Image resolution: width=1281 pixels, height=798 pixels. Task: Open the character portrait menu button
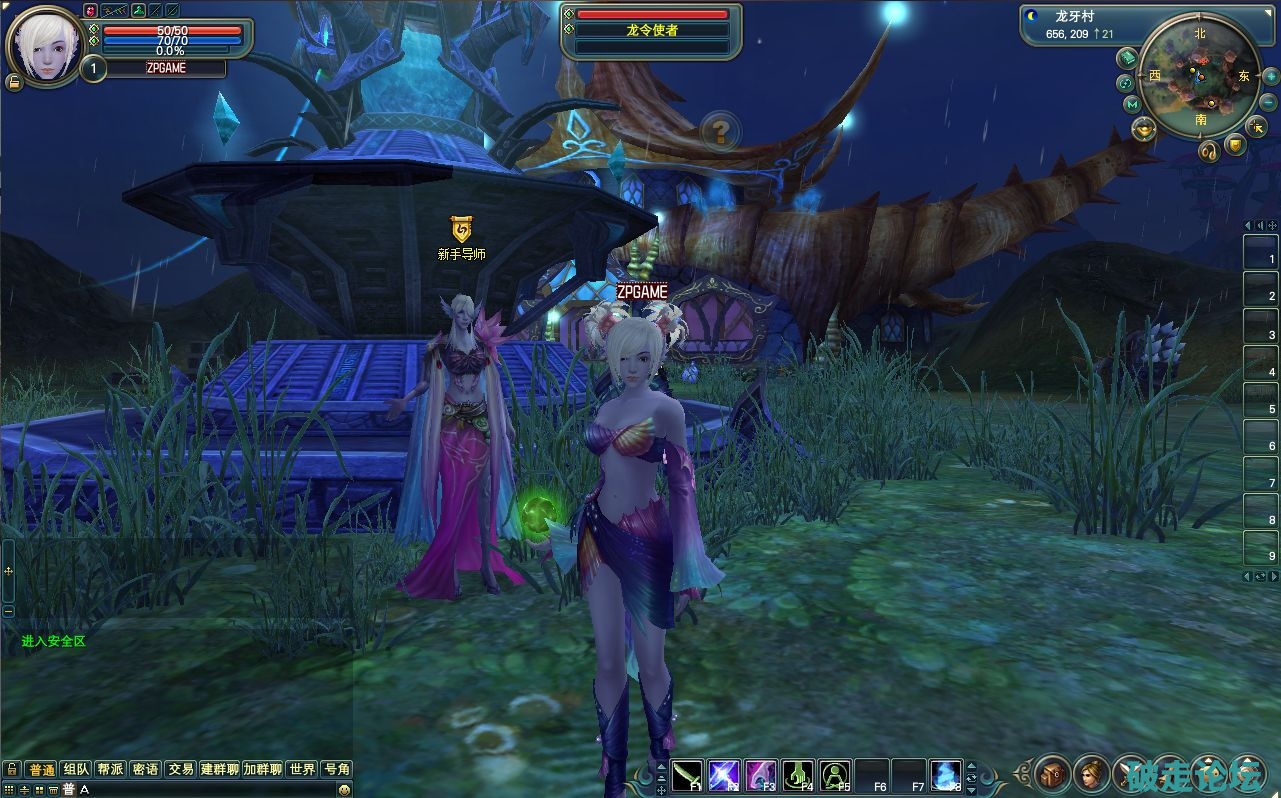click(1092, 773)
